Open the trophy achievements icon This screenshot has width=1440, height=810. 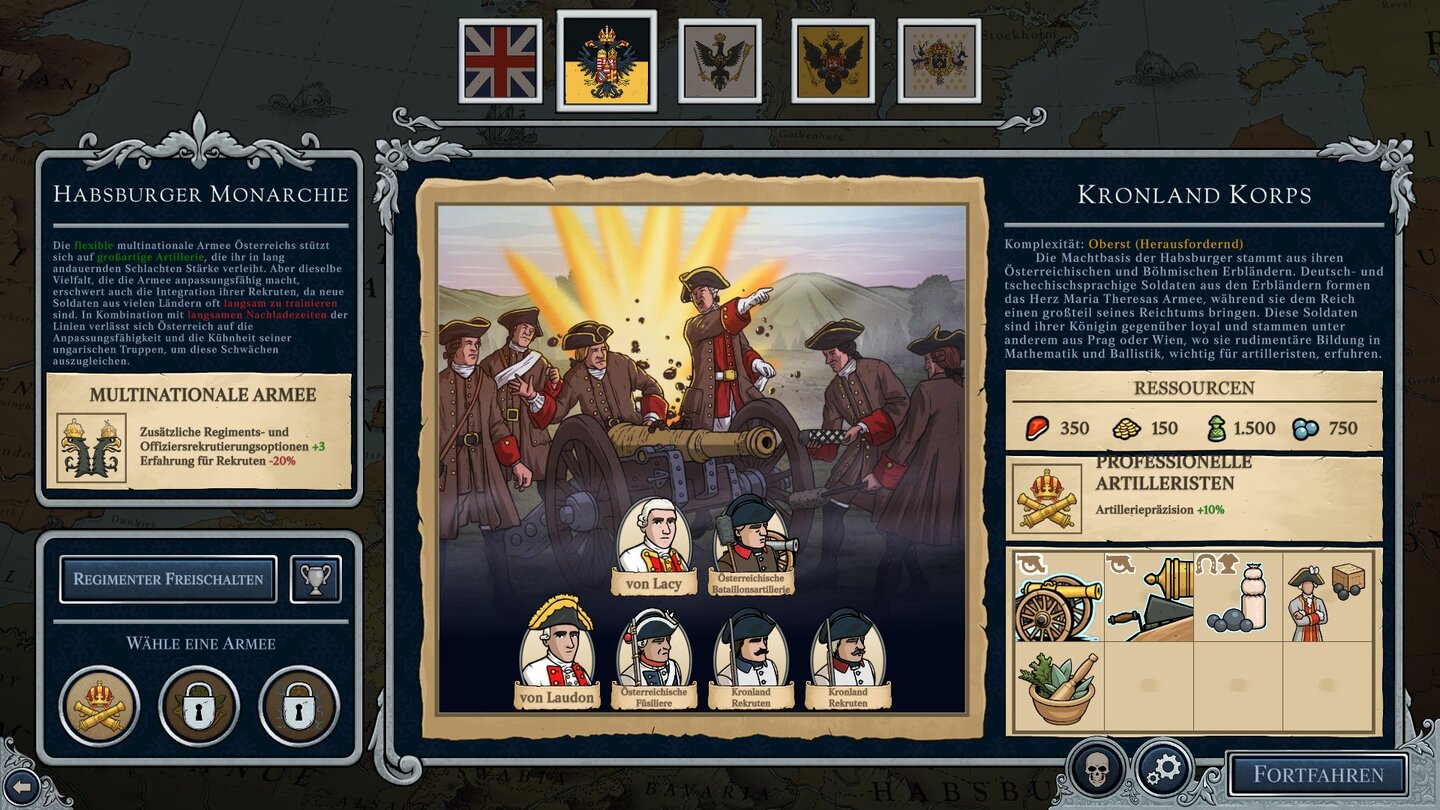[316, 578]
